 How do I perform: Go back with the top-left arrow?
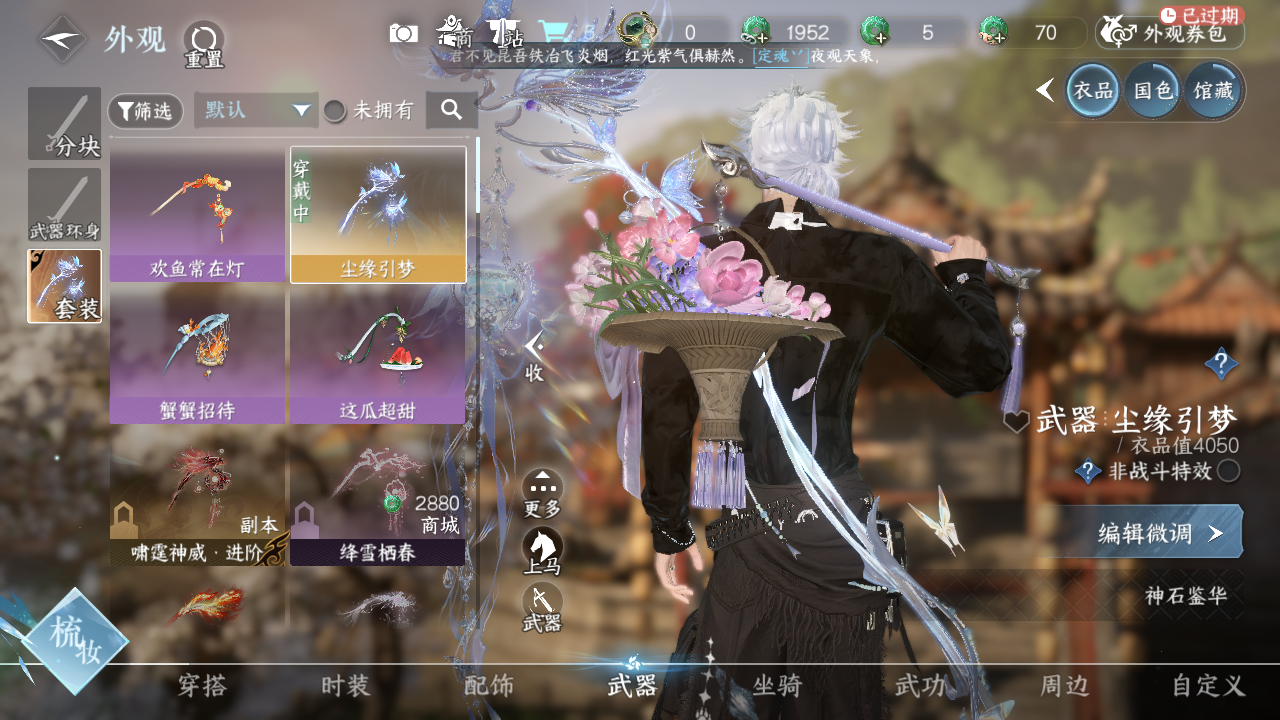click(x=63, y=40)
